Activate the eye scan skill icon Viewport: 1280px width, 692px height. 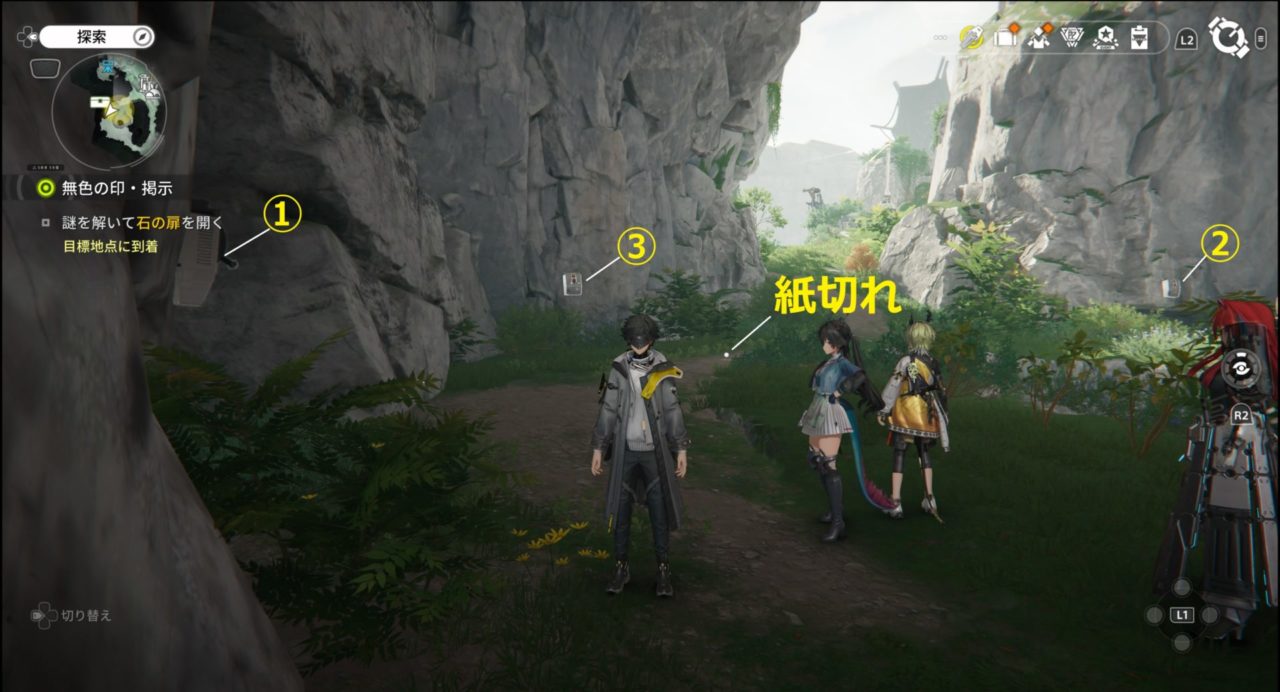(1240, 365)
